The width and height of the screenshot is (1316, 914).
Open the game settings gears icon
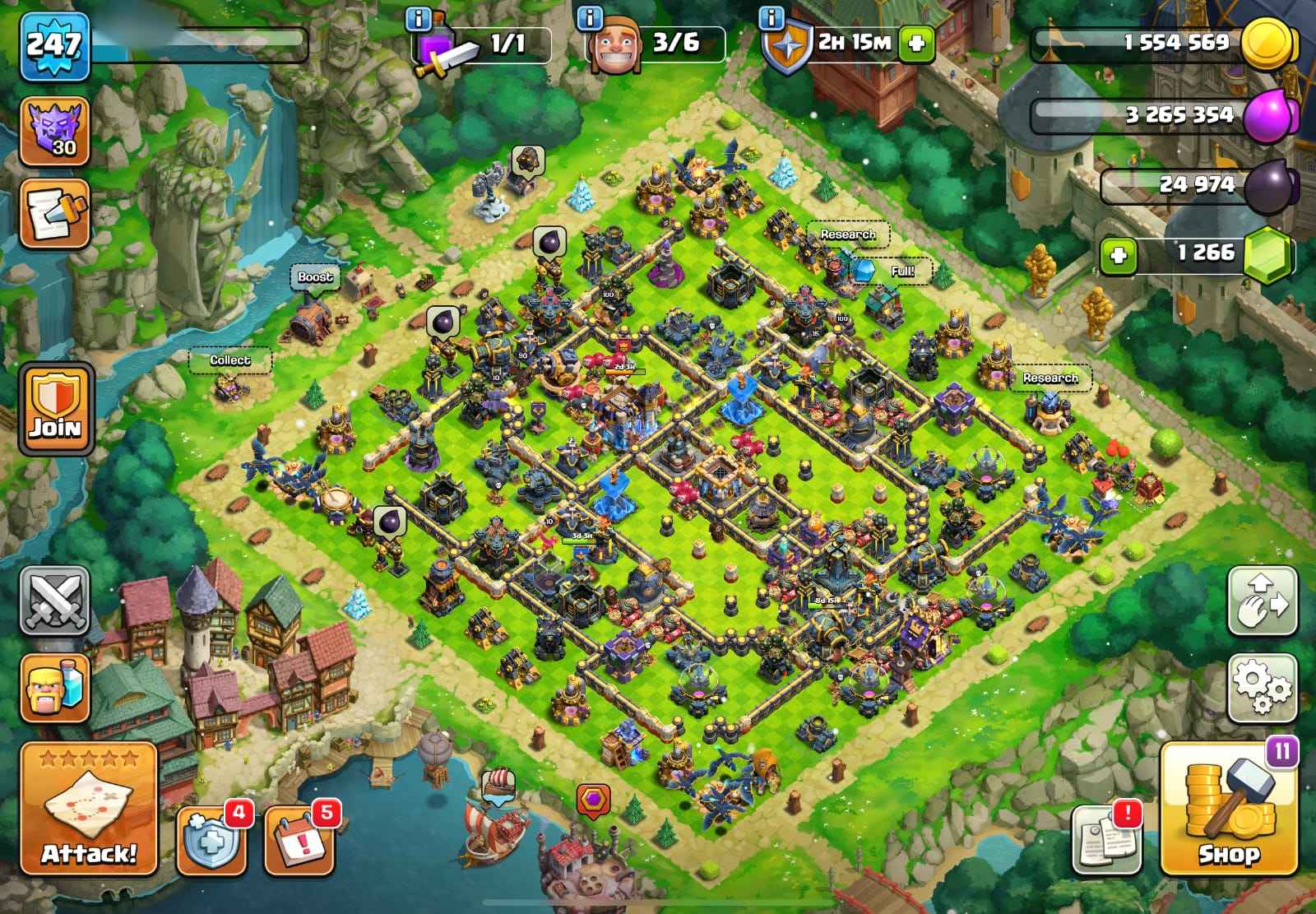(1264, 688)
